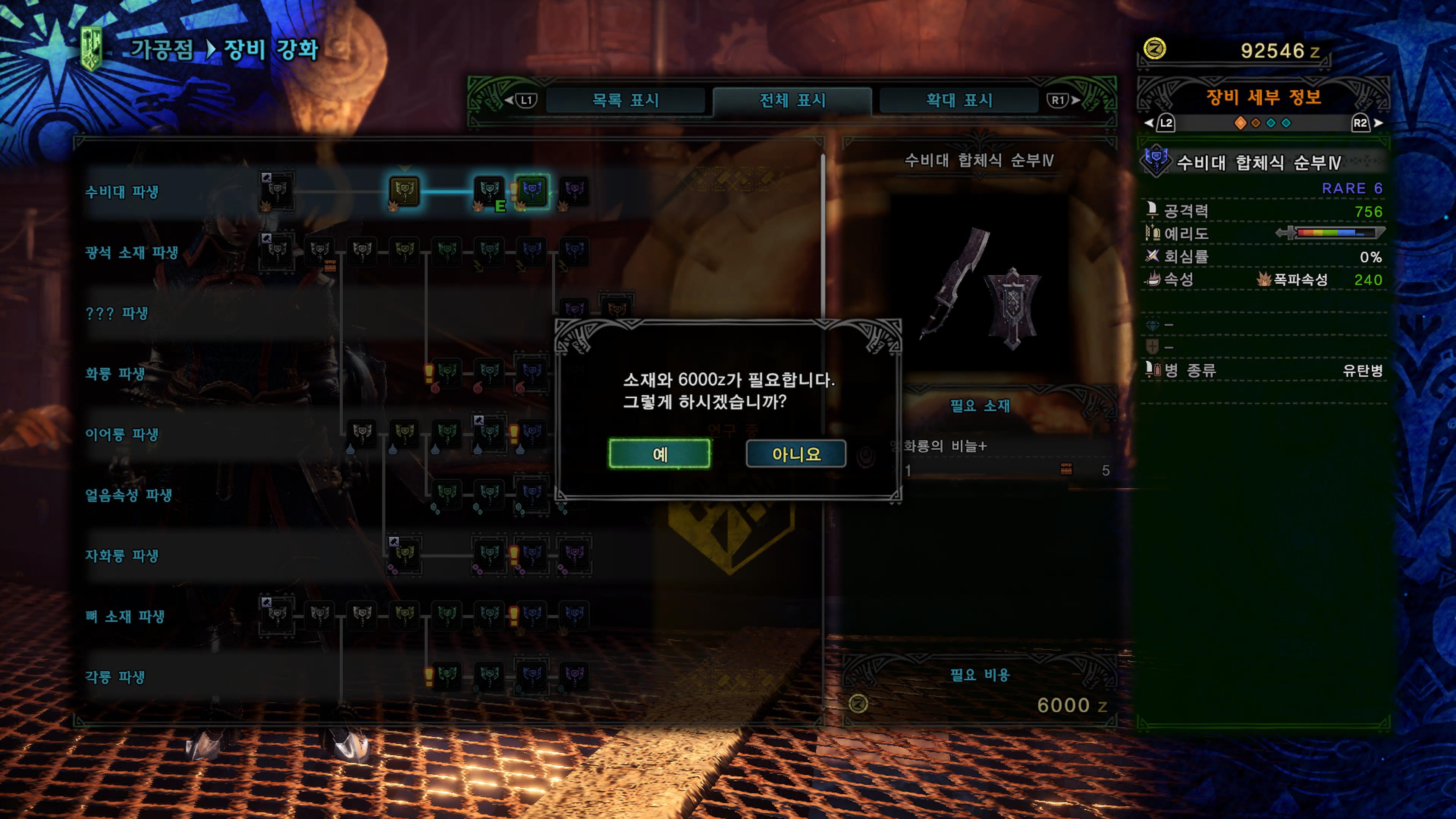
Task: Choose the equipped weapon node marked E
Action: 489,191
